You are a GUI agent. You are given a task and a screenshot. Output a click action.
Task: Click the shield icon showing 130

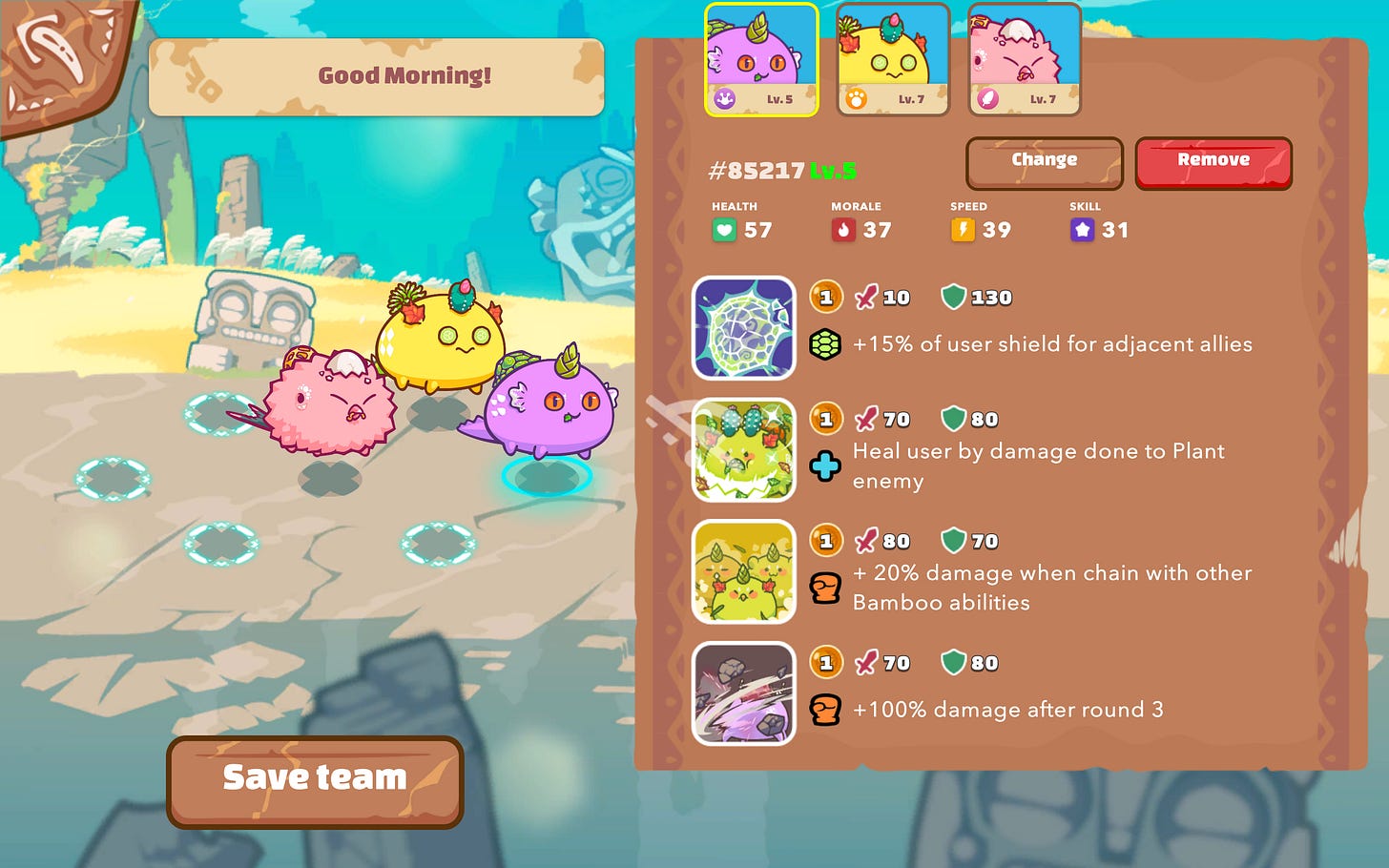(954, 297)
